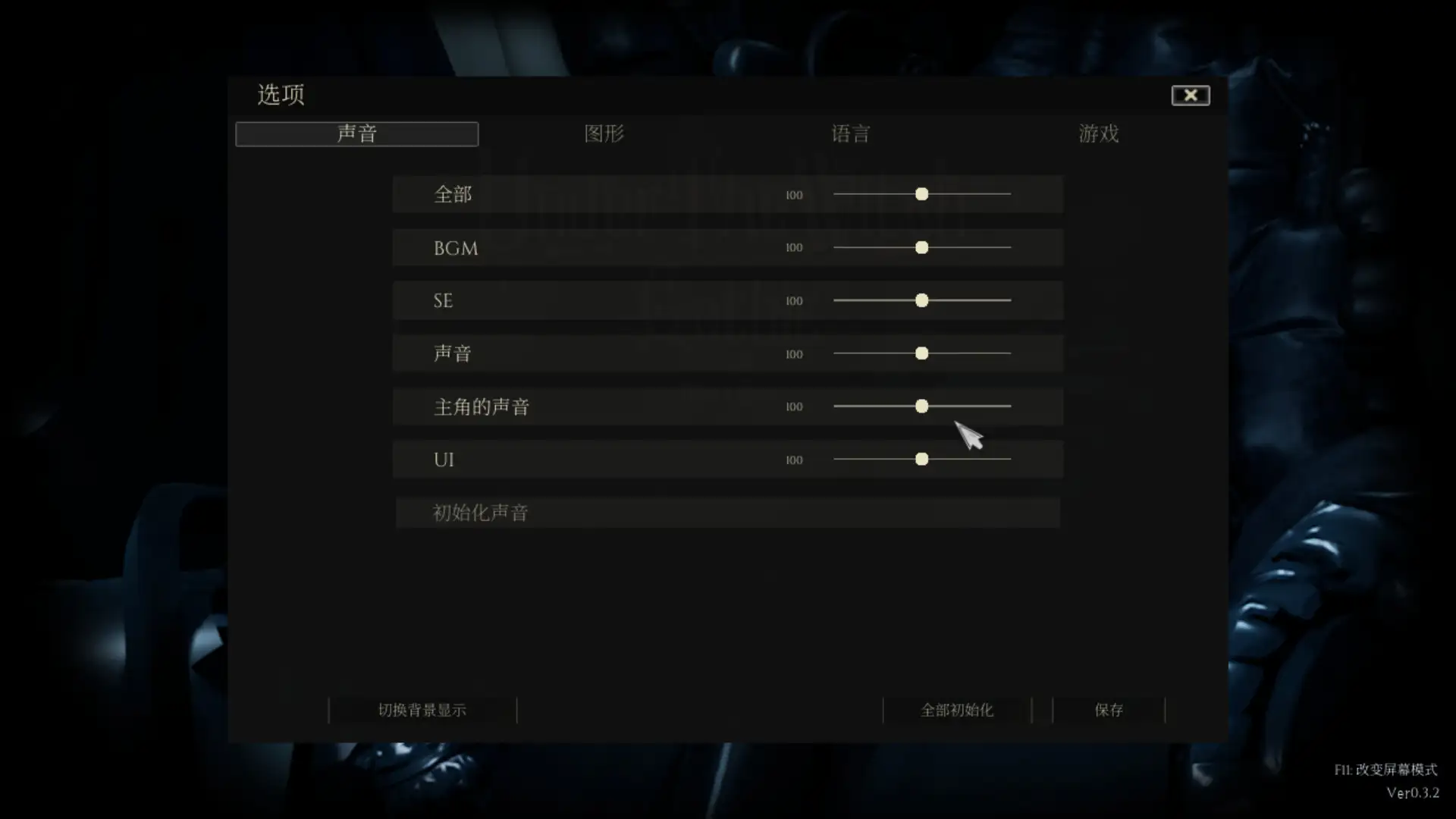The width and height of the screenshot is (1456, 819).
Task: Click the 100 value in the UI row
Action: [794, 459]
